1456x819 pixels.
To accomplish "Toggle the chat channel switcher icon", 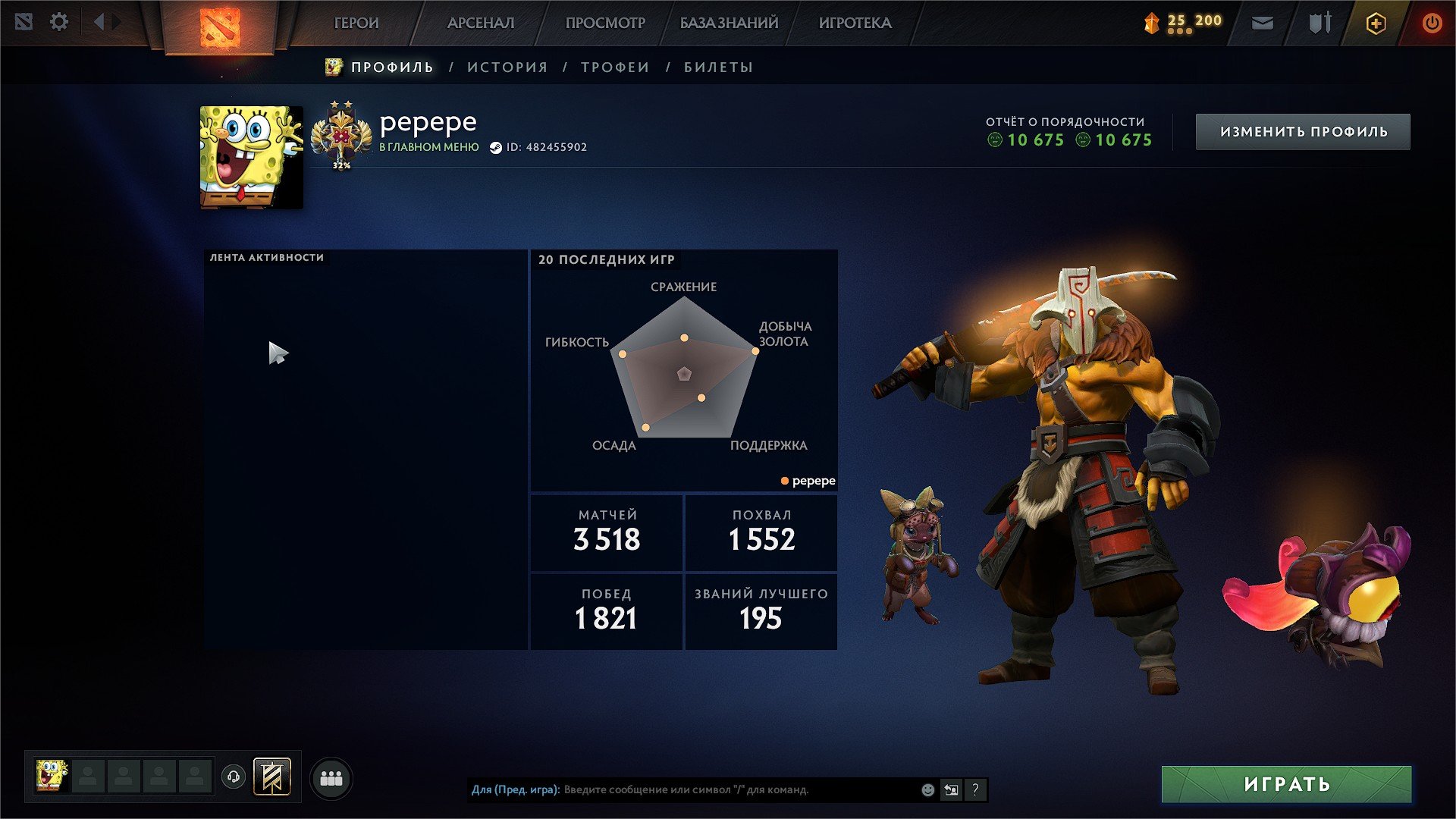I will coord(950,789).
